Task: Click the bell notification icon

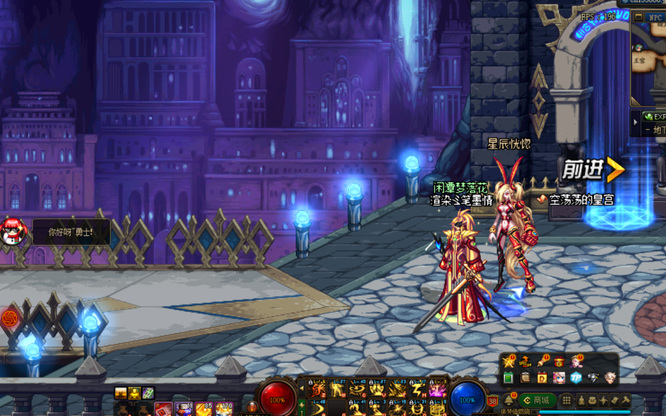Action: (508, 400)
